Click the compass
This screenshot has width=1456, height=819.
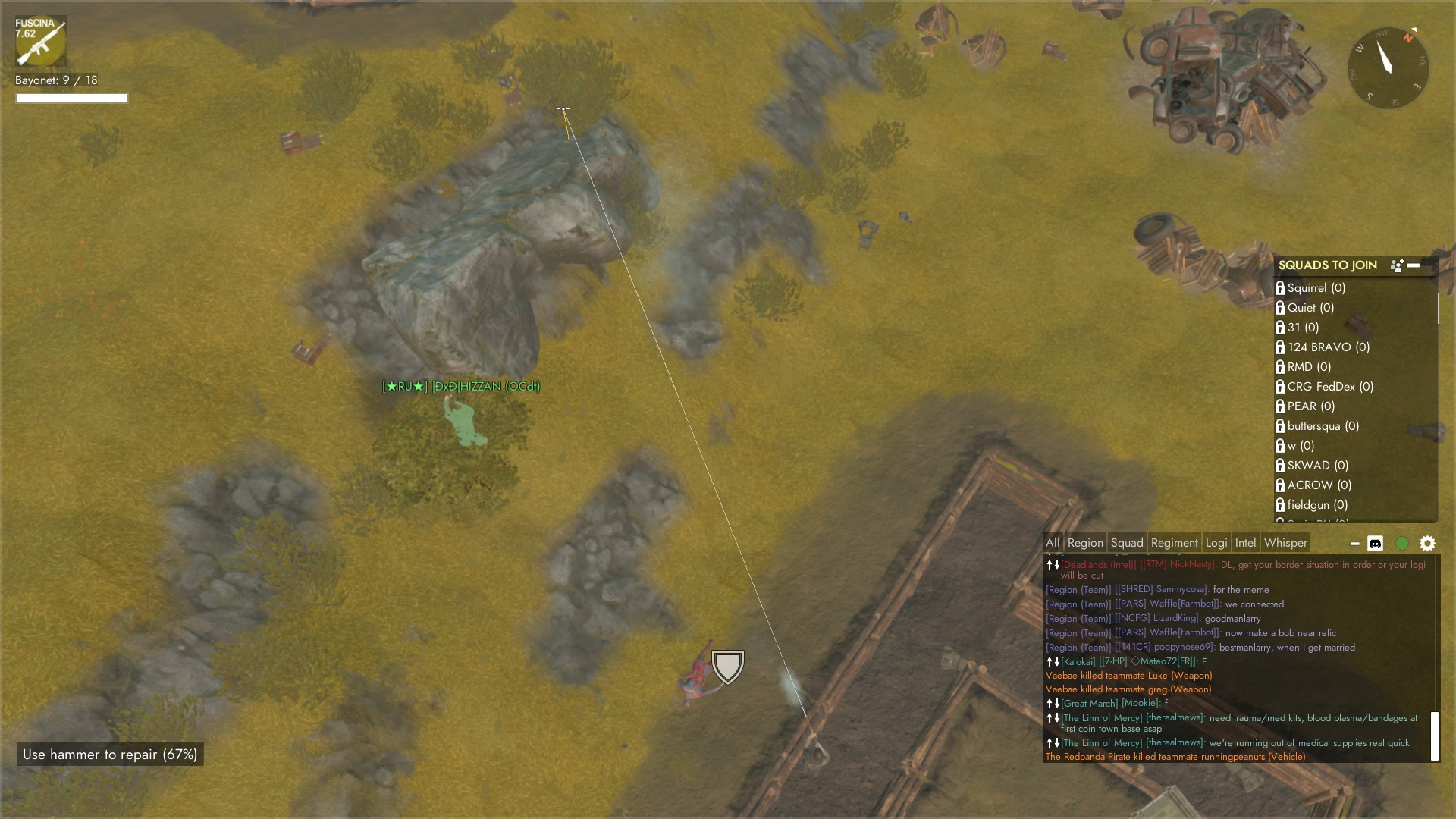(x=1389, y=68)
